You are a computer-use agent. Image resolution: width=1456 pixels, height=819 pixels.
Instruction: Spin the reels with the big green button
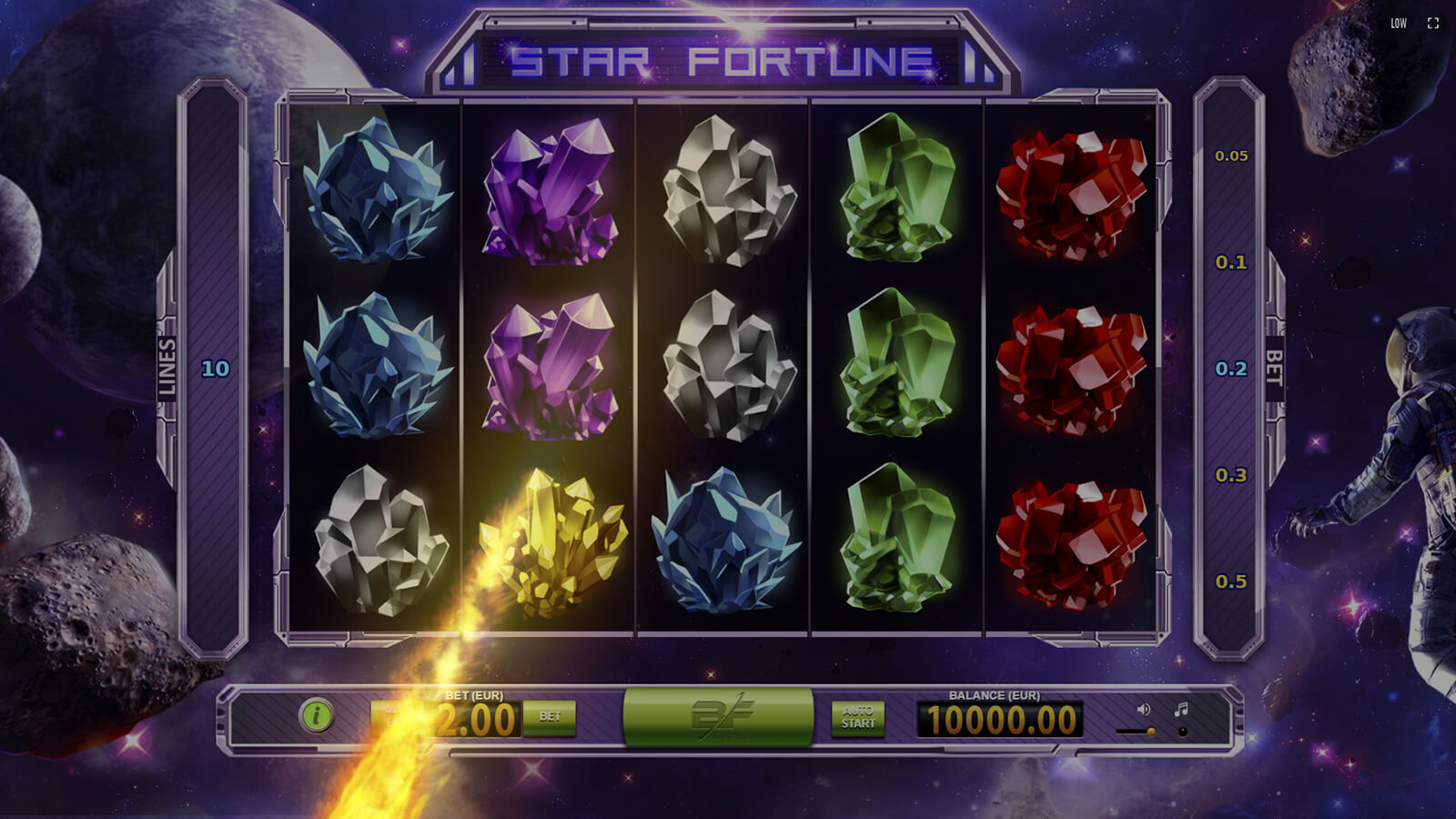[718, 716]
